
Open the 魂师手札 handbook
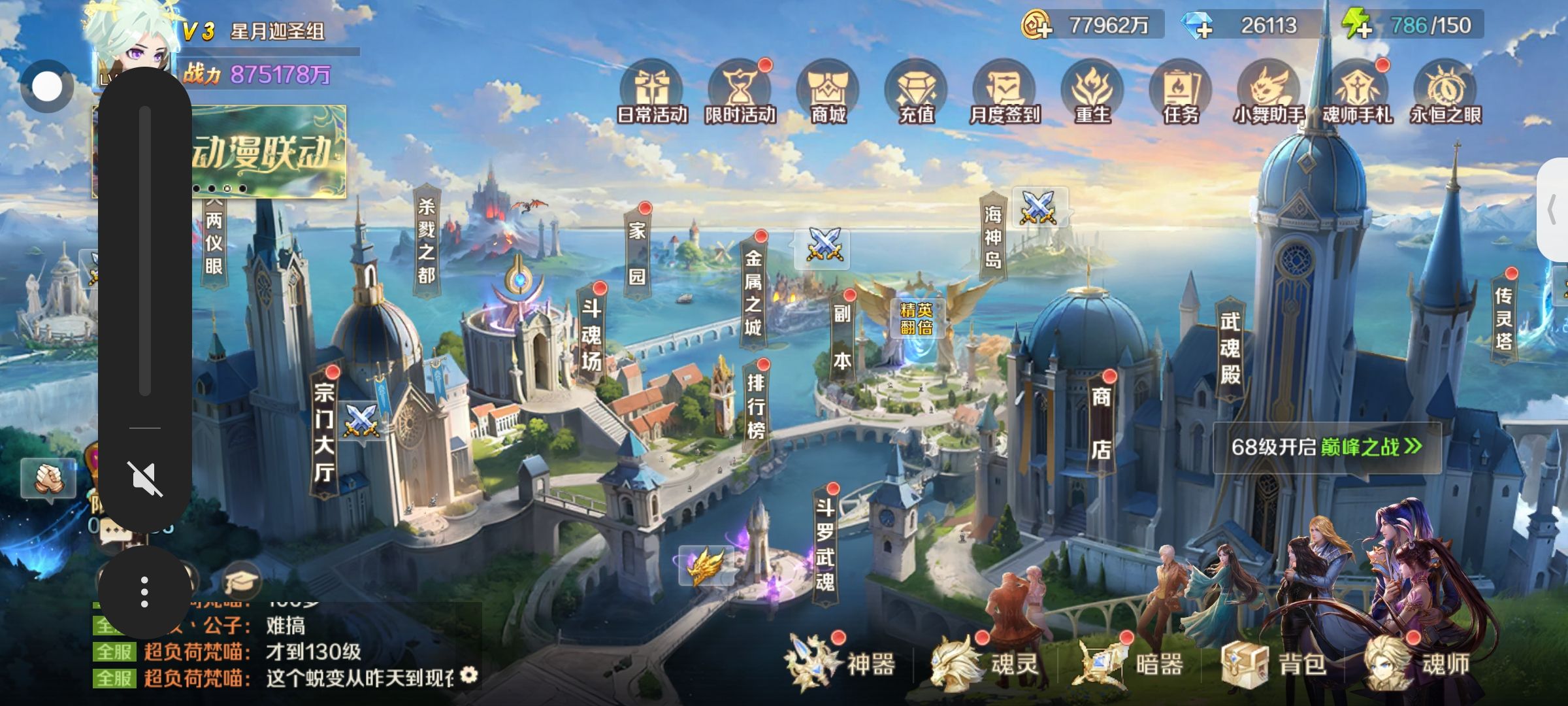pyautogui.click(x=1357, y=93)
